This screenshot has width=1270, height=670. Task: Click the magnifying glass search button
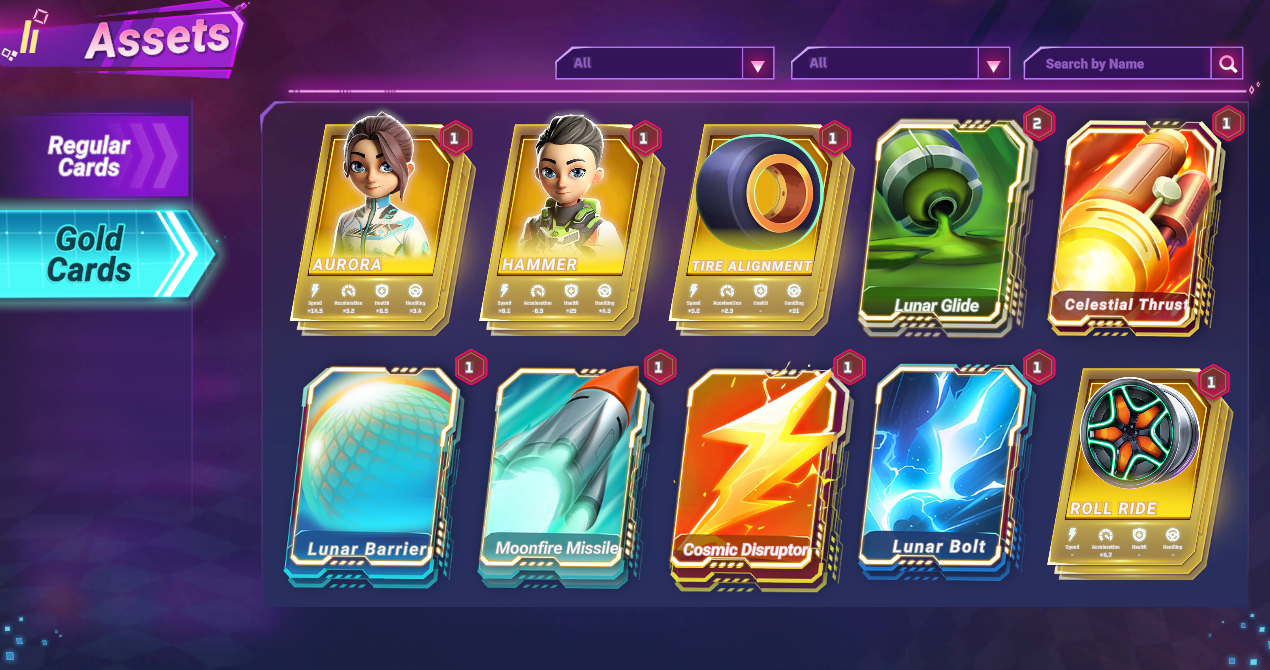pyautogui.click(x=1227, y=65)
